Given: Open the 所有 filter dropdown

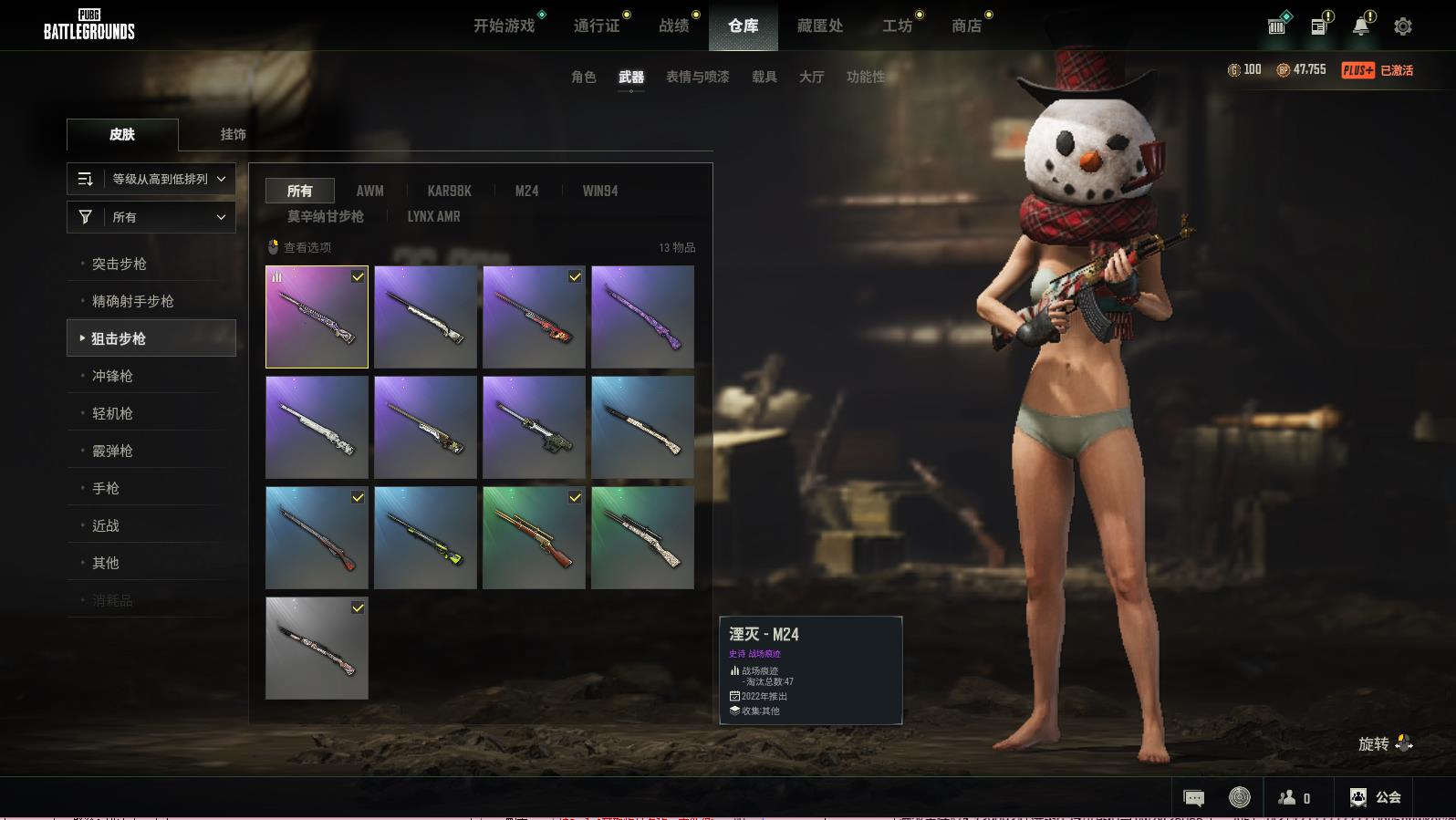Looking at the screenshot, I should point(151,217).
